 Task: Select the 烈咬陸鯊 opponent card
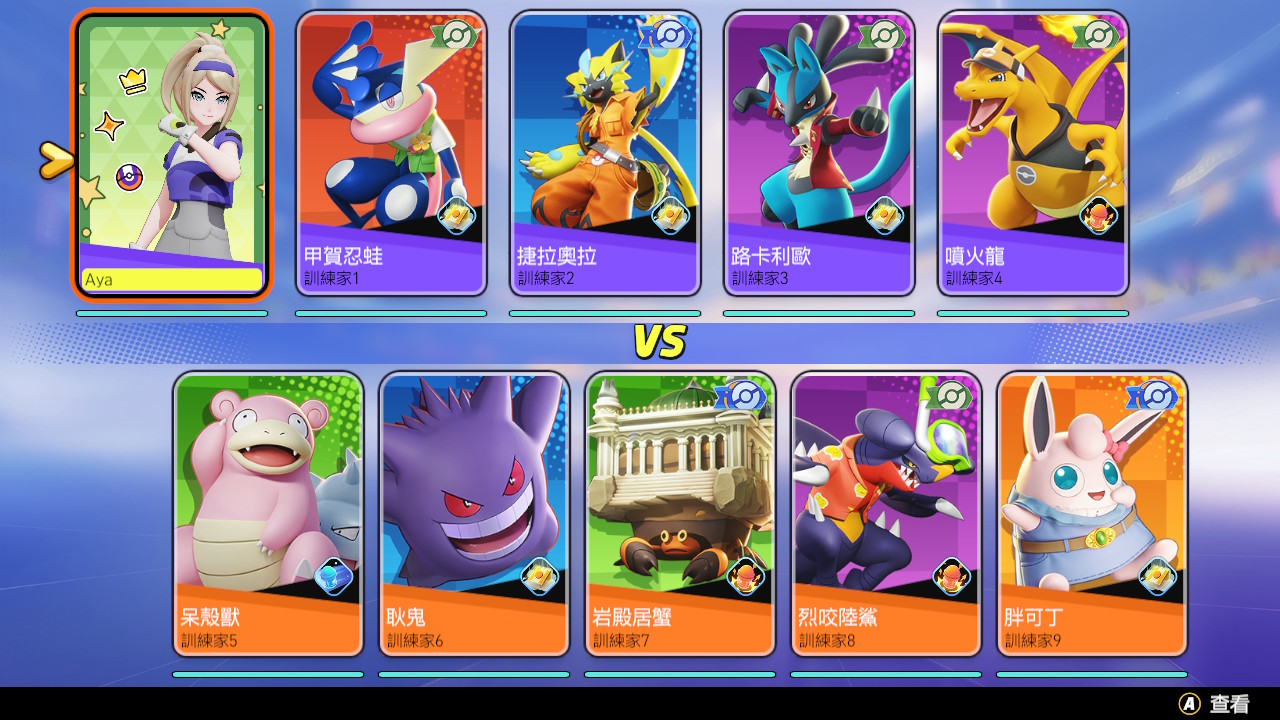point(886,514)
